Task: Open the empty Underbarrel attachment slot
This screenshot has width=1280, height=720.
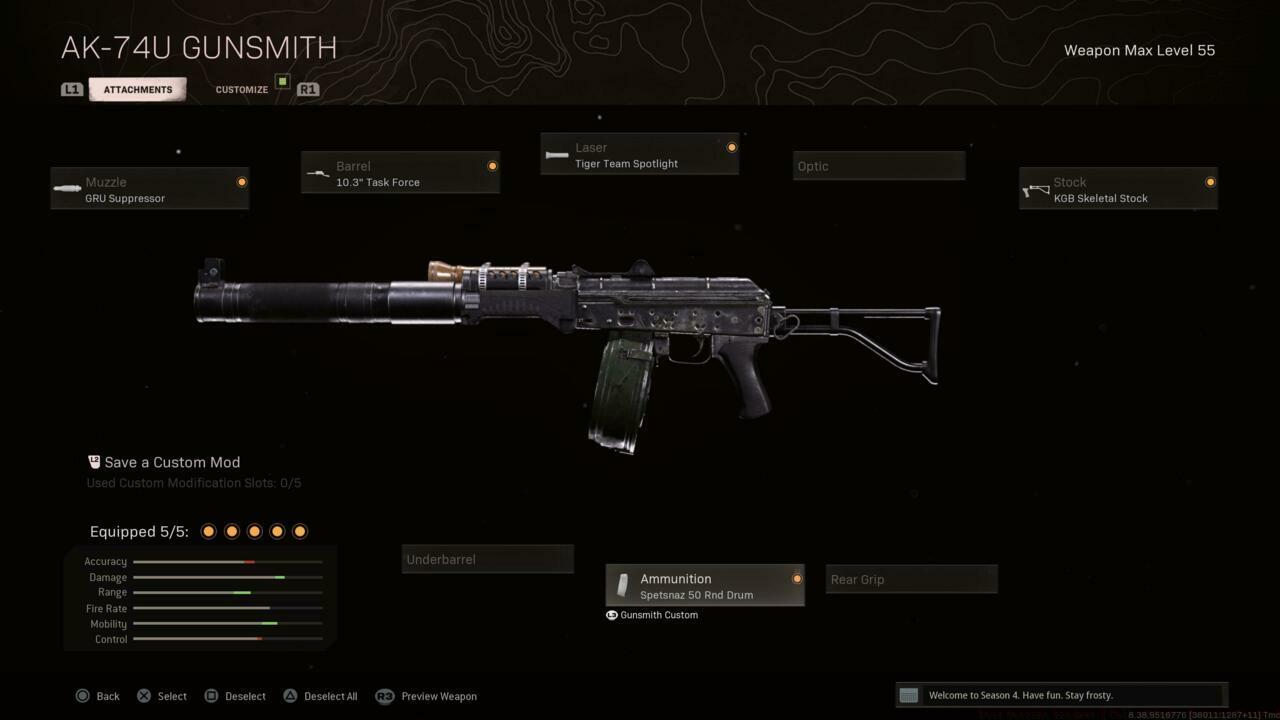Action: click(487, 559)
